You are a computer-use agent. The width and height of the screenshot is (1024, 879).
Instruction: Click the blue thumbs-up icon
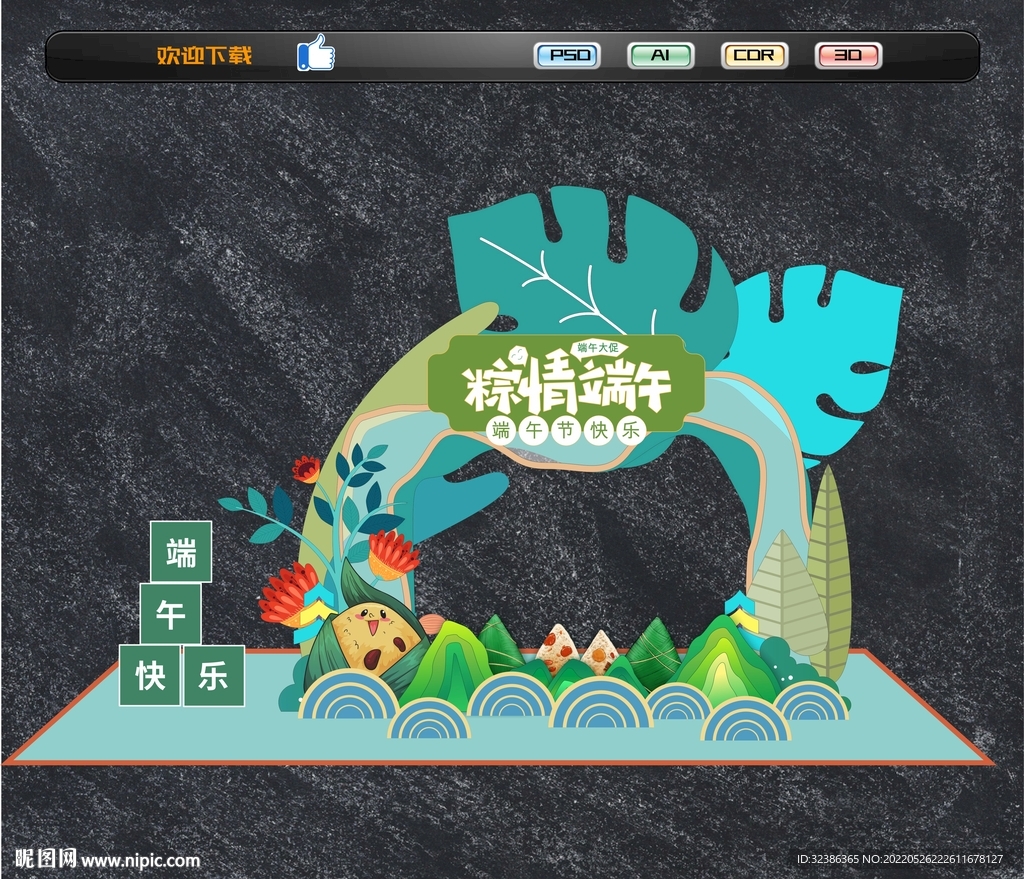point(316,53)
